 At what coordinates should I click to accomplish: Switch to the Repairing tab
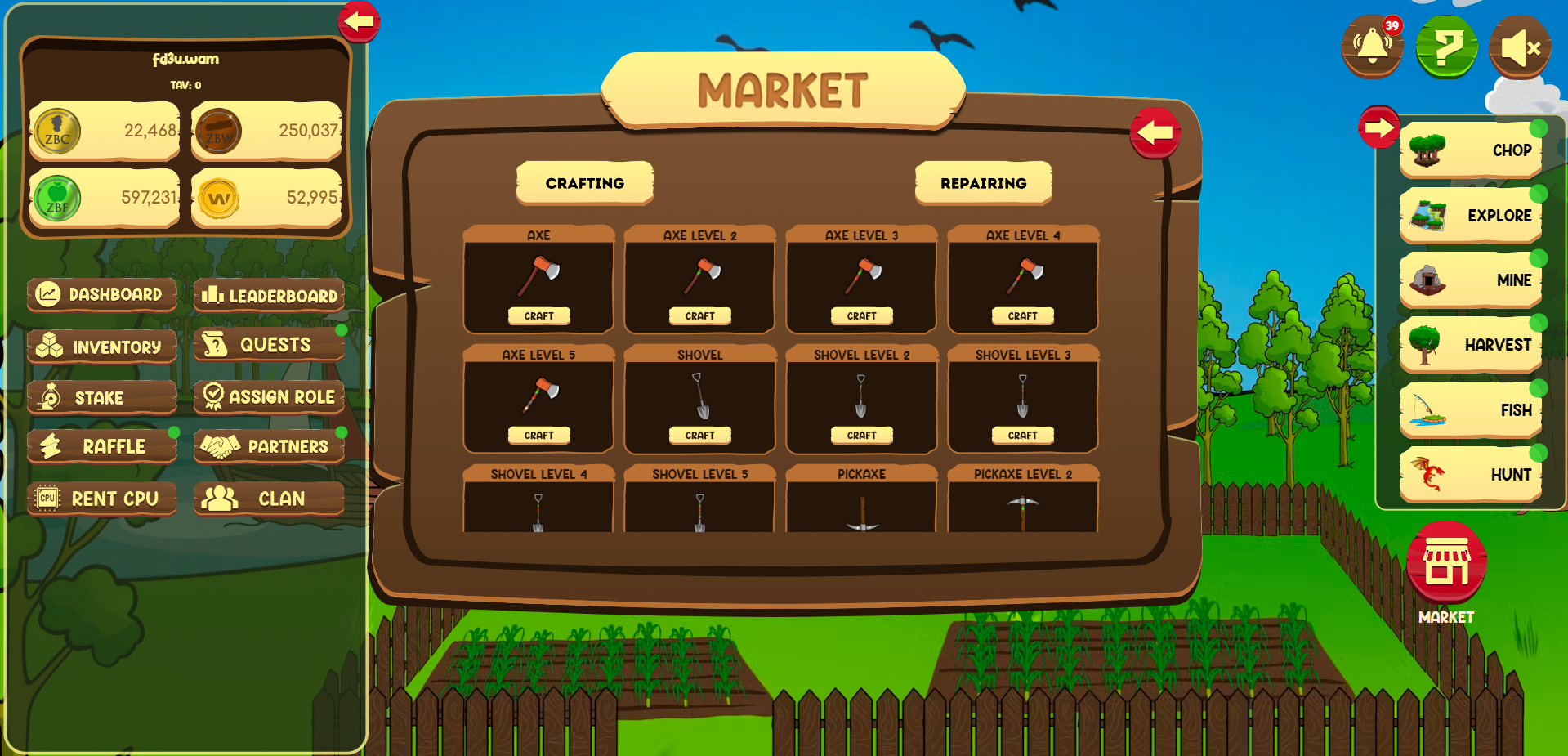point(983,183)
